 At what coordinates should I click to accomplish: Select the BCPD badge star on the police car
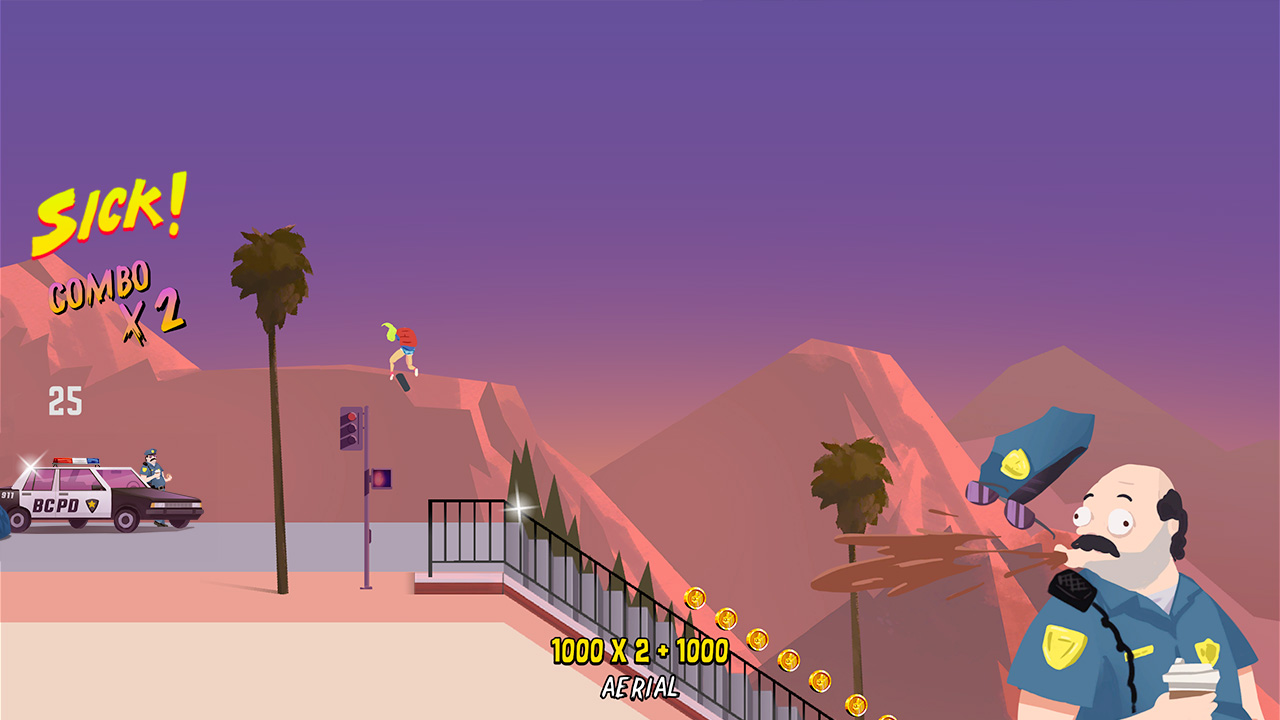pyautogui.click(x=92, y=503)
